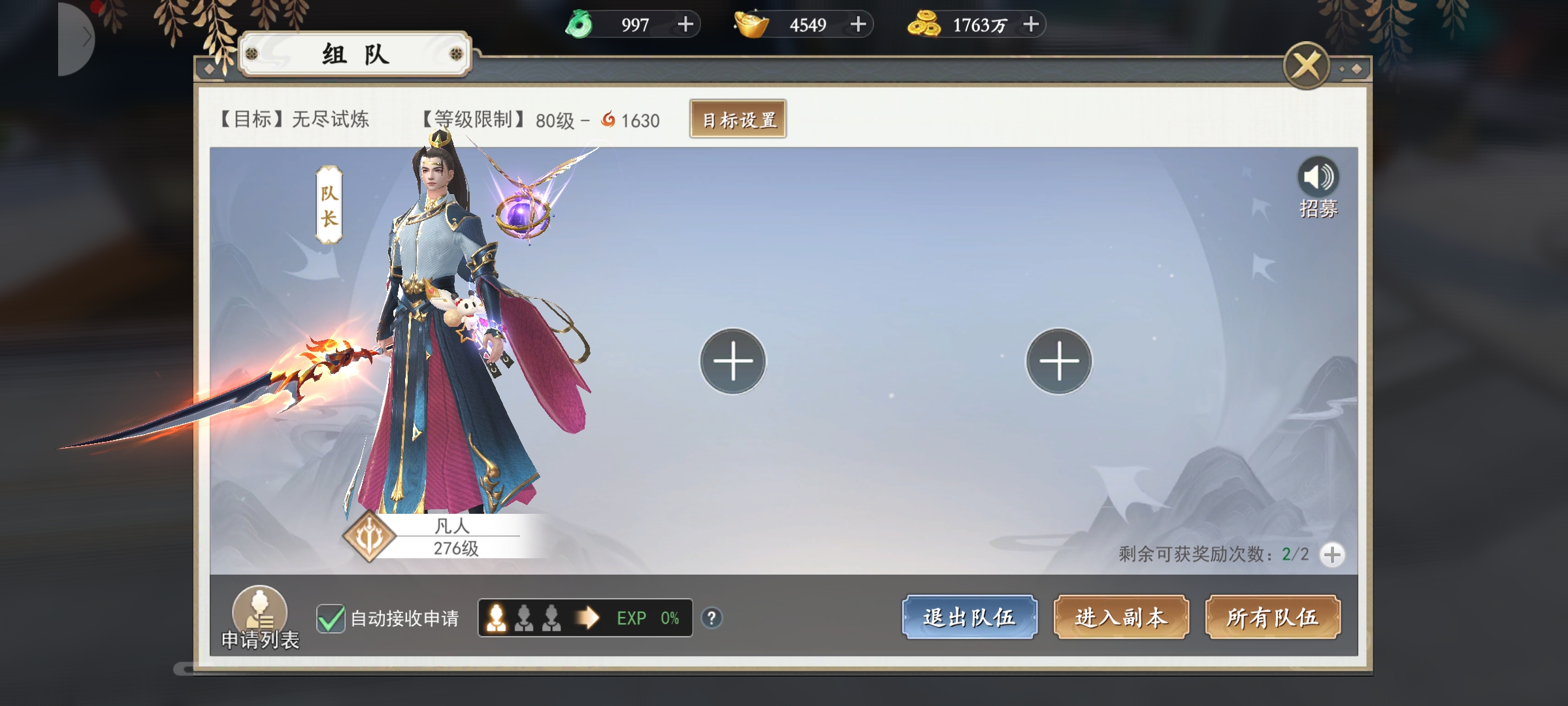This screenshot has width=1568, height=706.
Task: Open the 目标设置 target settings
Action: (738, 120)
